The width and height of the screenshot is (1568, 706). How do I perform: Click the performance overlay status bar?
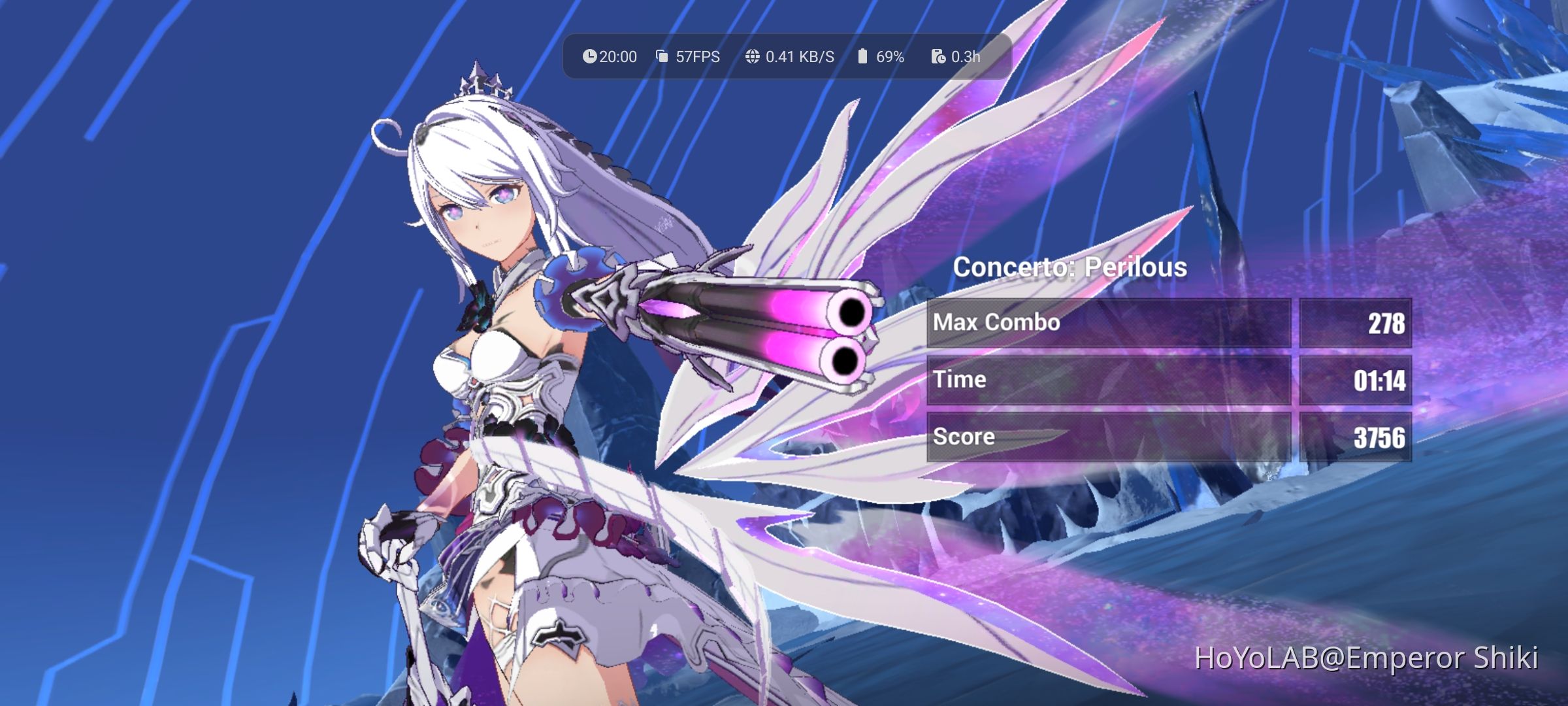[x=784, y=57]
